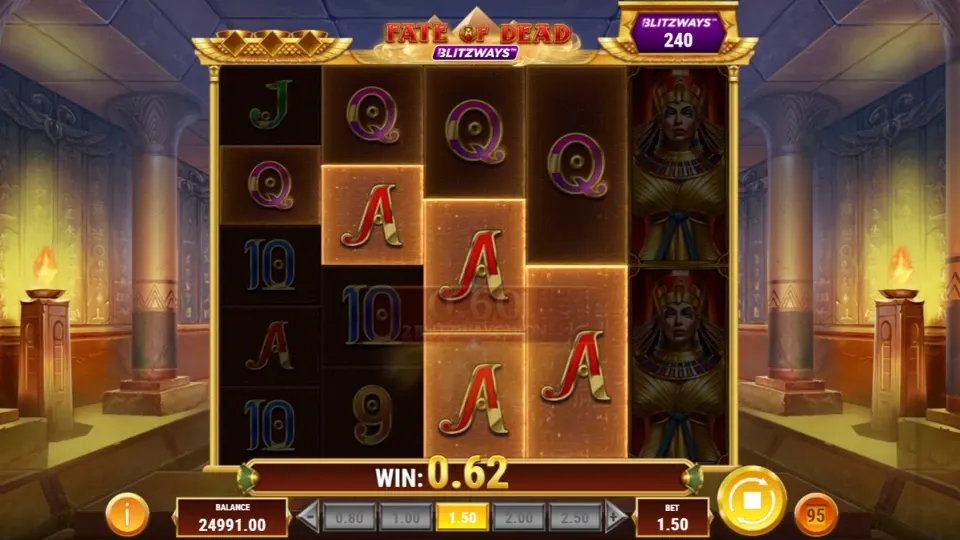Select the 0.80 bet value
Viewport: 960px width, 540px height.
(352, 517)
